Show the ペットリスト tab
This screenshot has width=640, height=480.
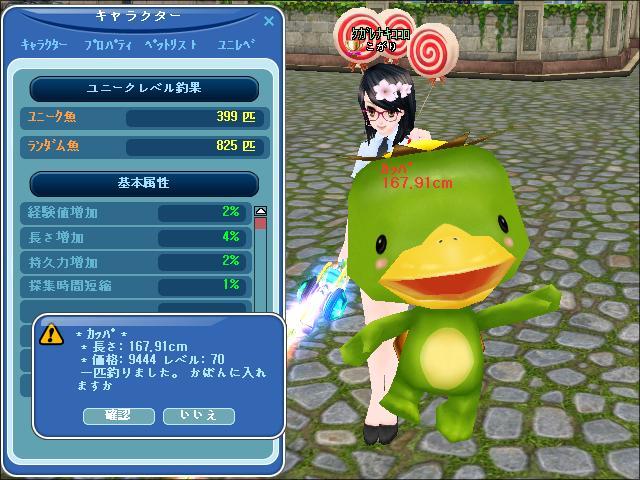pyautogui.click(x=170, y=45)
